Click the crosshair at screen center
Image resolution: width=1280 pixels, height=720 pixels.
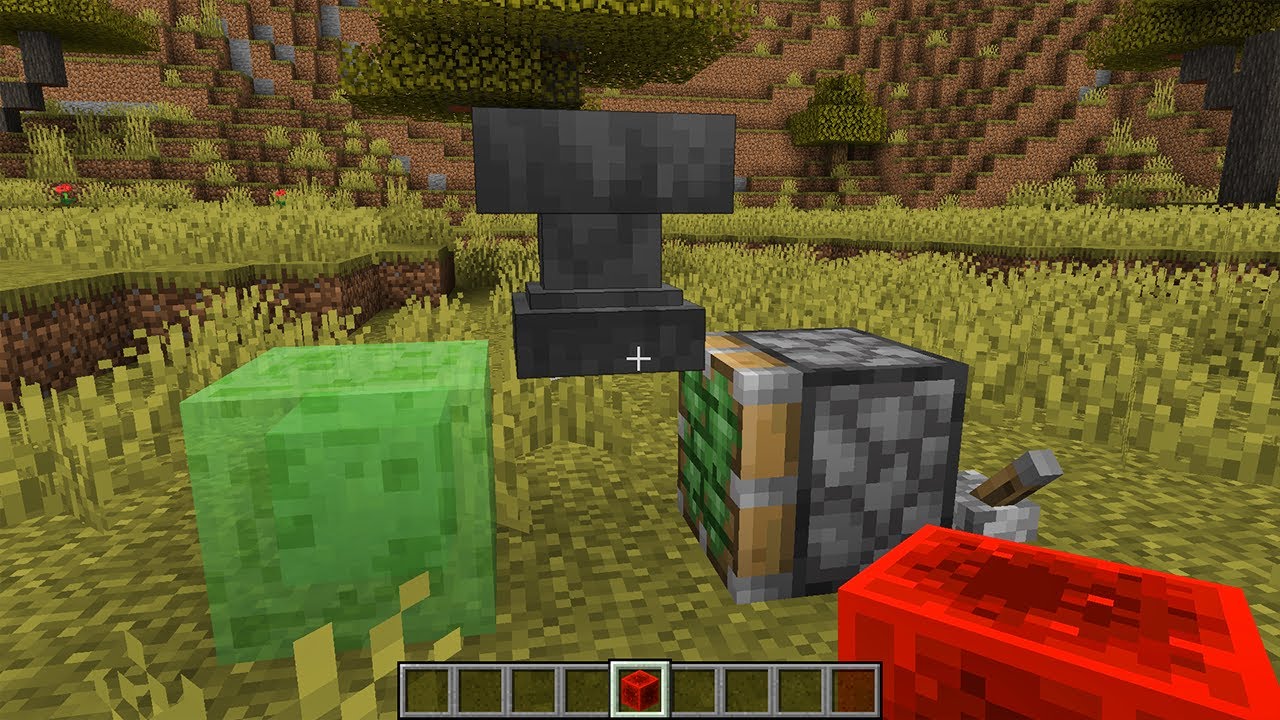(x=640, y=357)
